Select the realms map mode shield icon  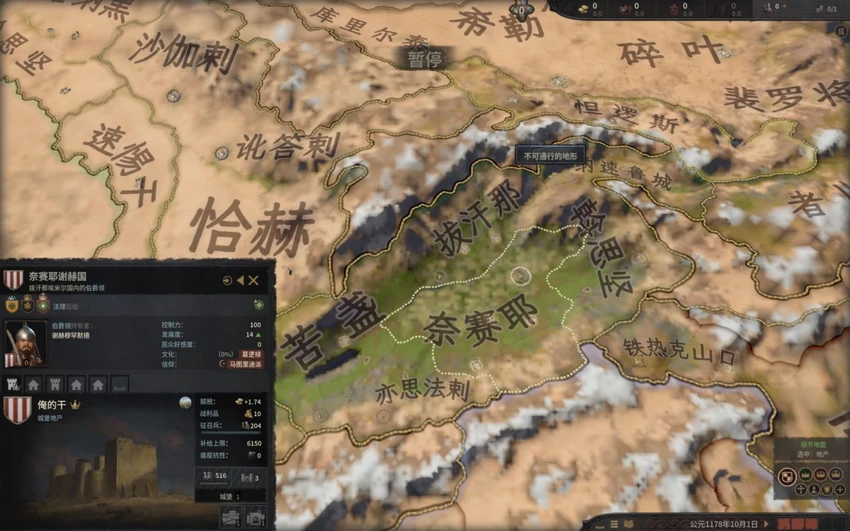786,476
